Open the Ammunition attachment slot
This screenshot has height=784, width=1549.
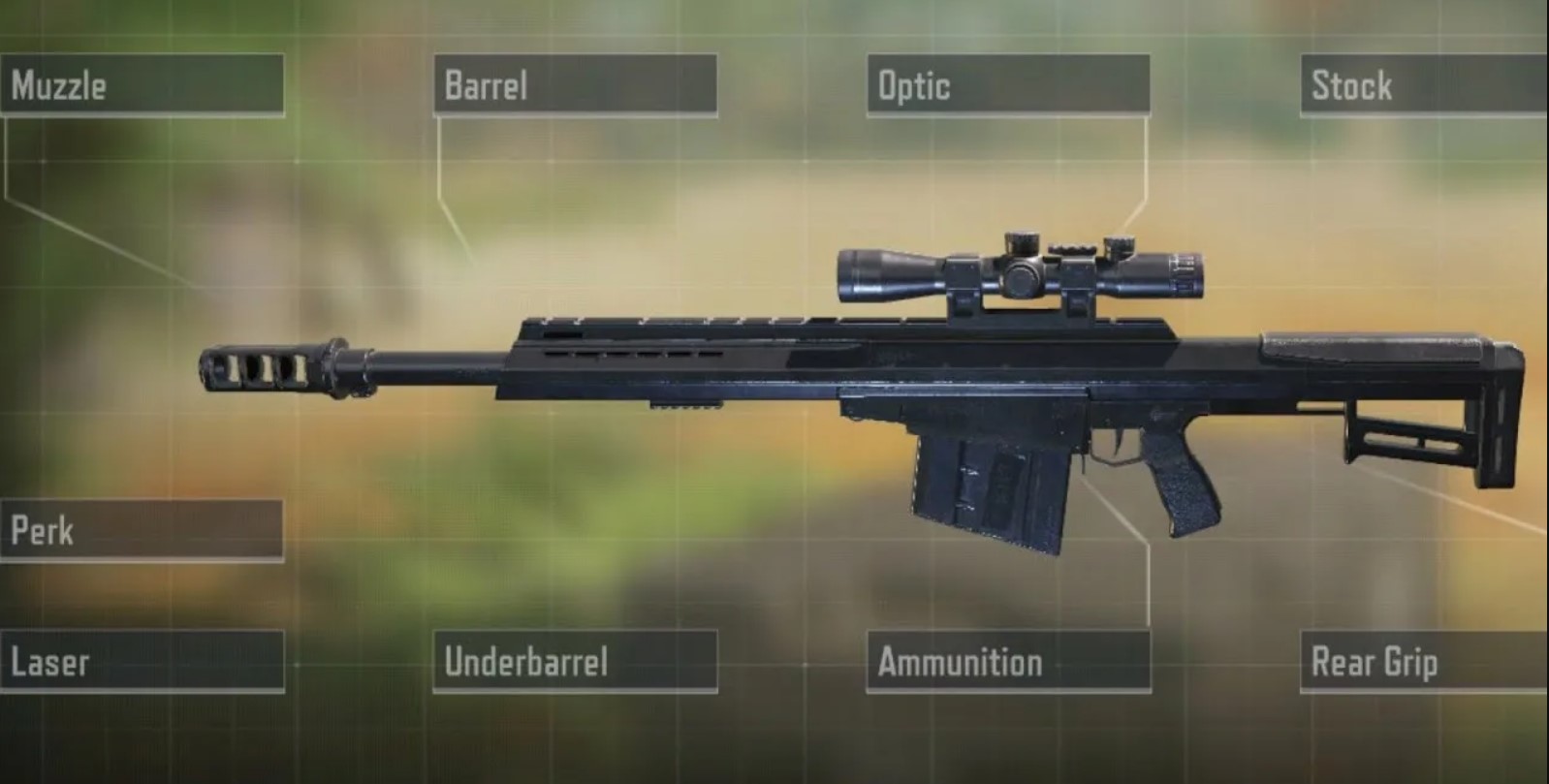1008,662
